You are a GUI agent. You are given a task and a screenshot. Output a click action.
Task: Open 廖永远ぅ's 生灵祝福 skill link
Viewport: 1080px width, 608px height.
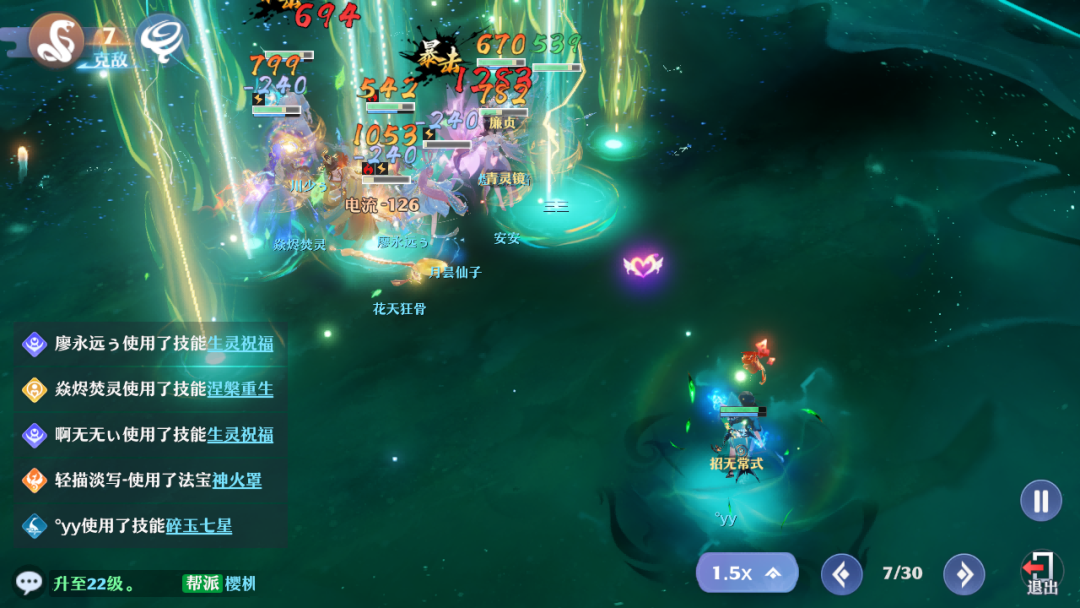point(240,344)
